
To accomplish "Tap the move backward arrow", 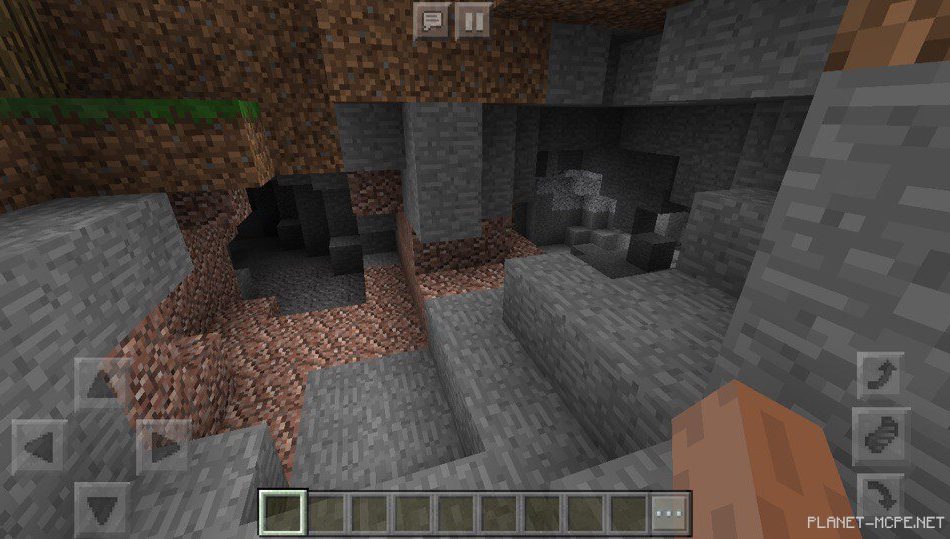I will pyautogui.click(x=102, y=508).
